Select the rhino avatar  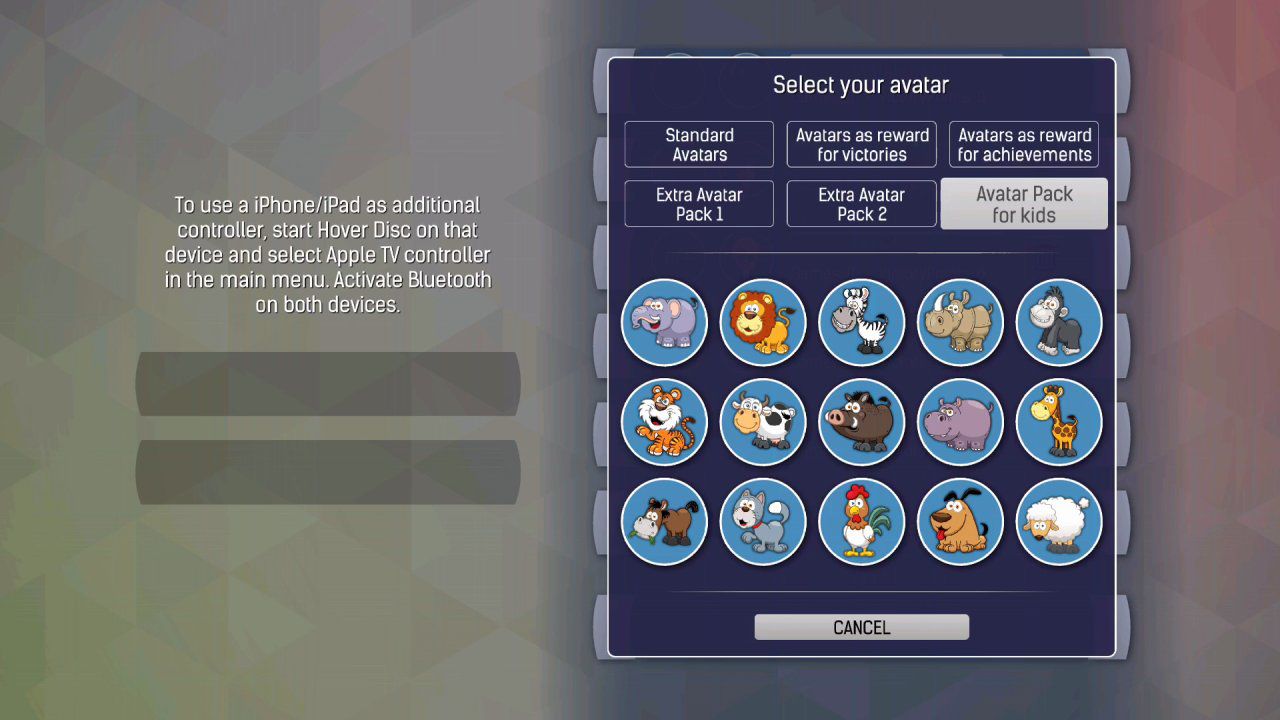pyautogui.click(x=960, y=322)
